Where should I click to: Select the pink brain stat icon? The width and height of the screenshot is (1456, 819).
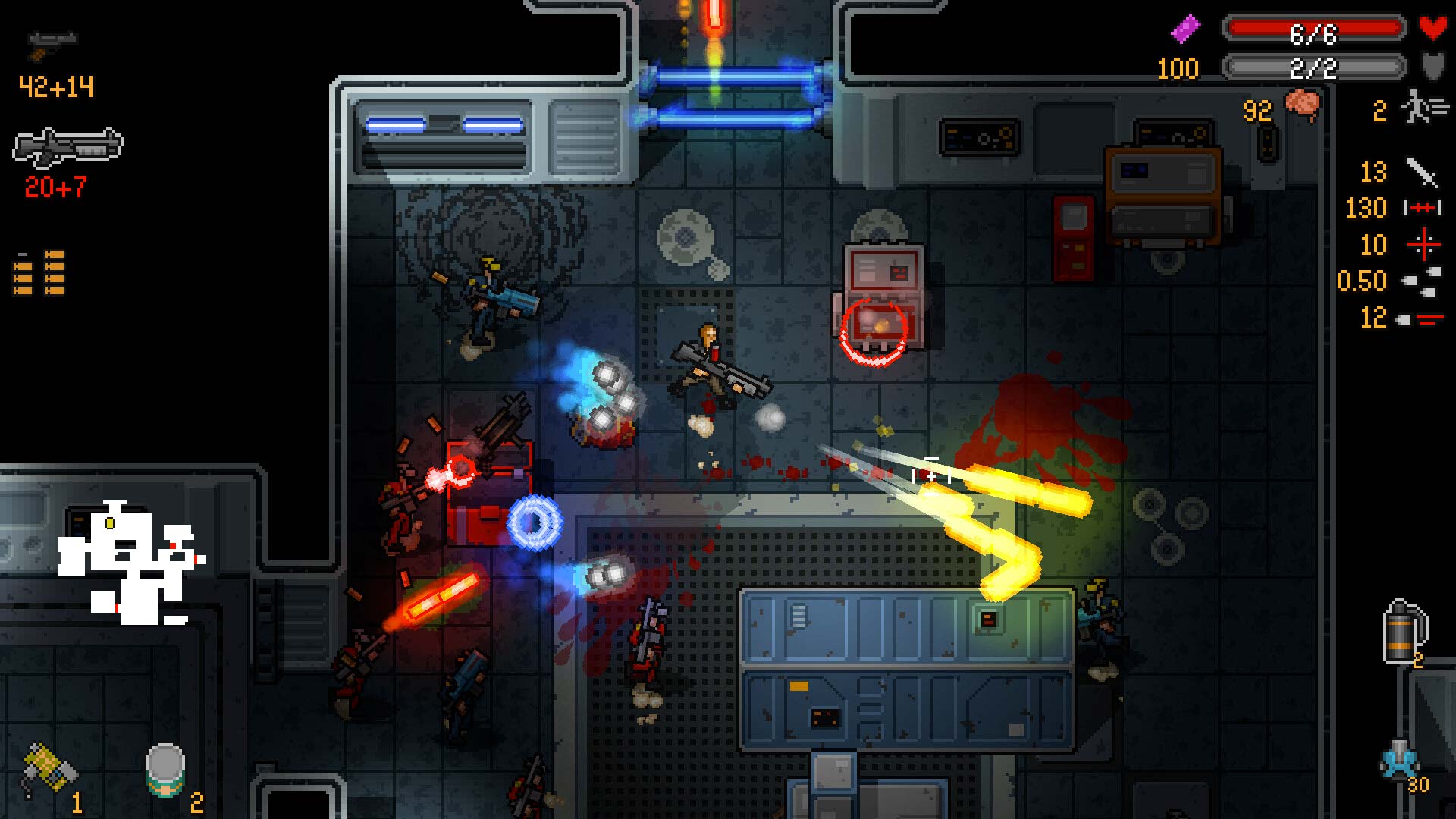point(1302,105)
